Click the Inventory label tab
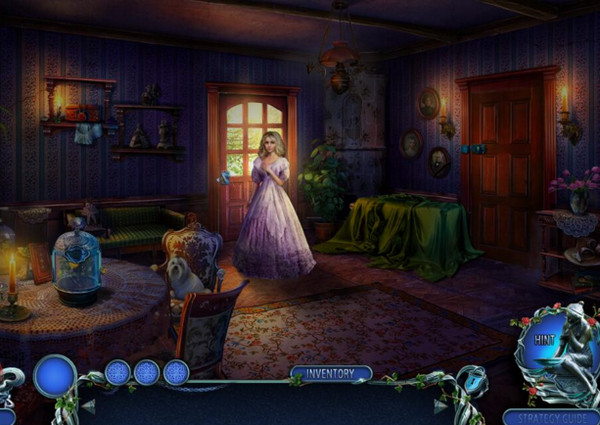This screenshot has height=425, width=600. 331,374
